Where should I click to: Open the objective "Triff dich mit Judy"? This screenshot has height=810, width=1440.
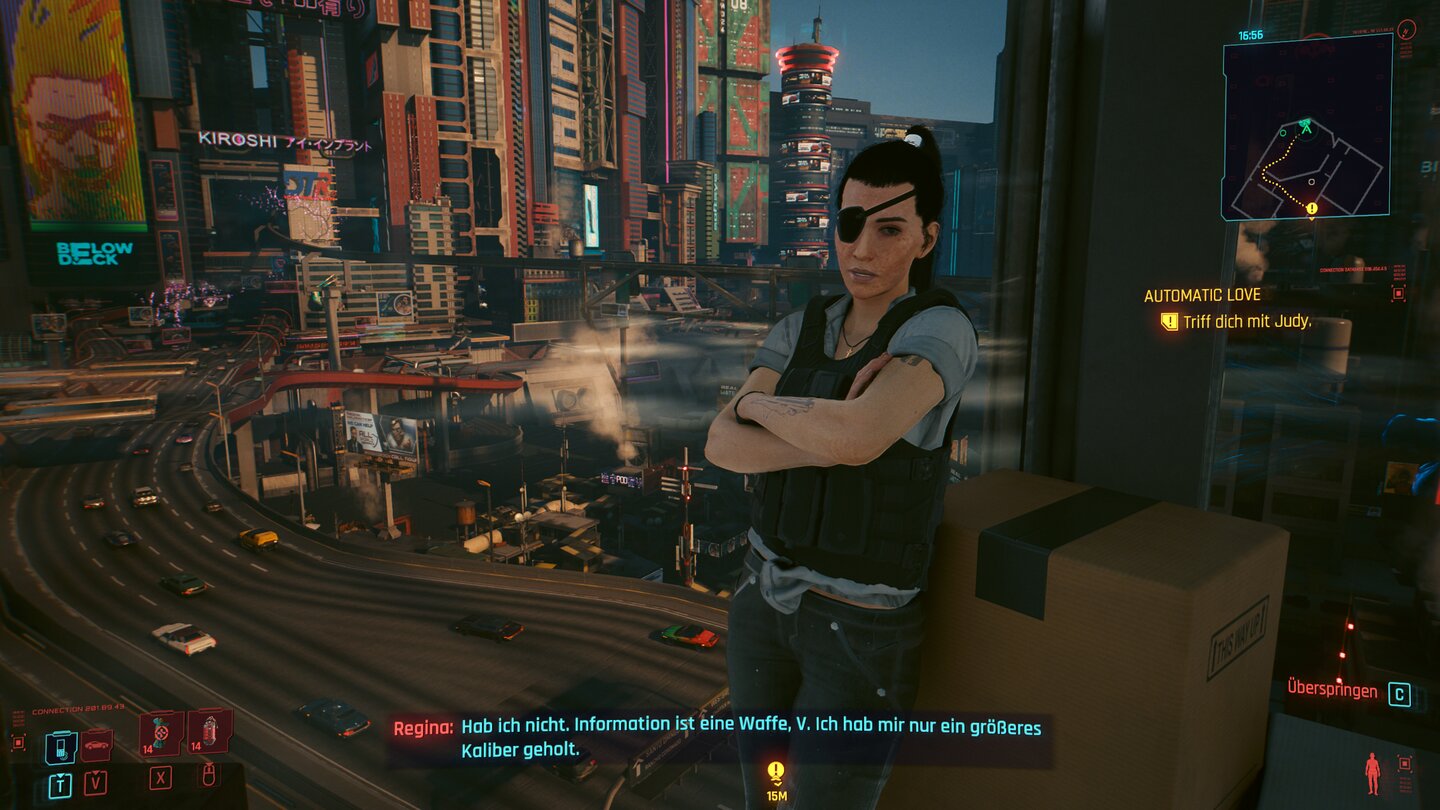[x=1249, y=322]
